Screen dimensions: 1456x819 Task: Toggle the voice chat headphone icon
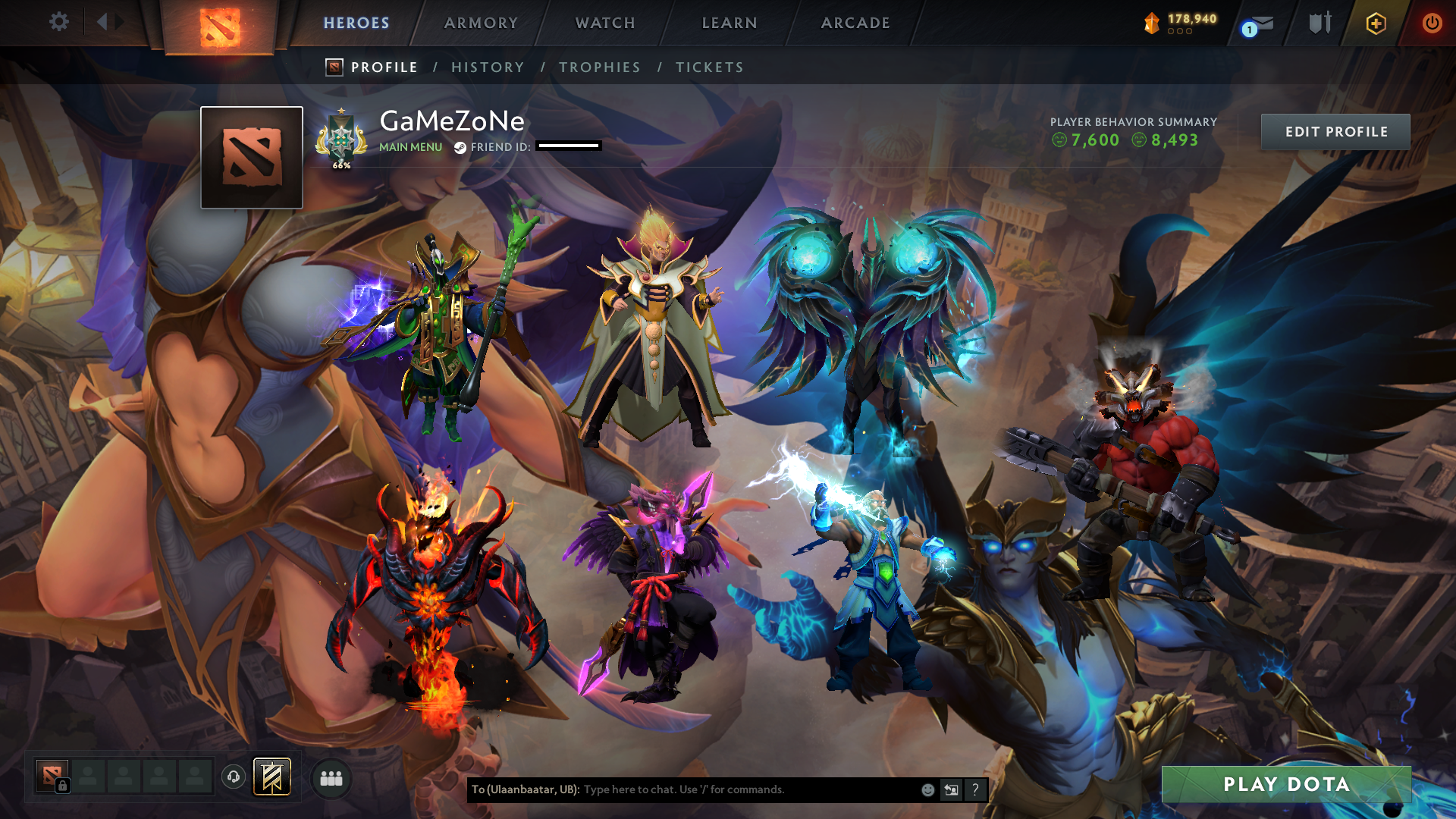[235, 777]
